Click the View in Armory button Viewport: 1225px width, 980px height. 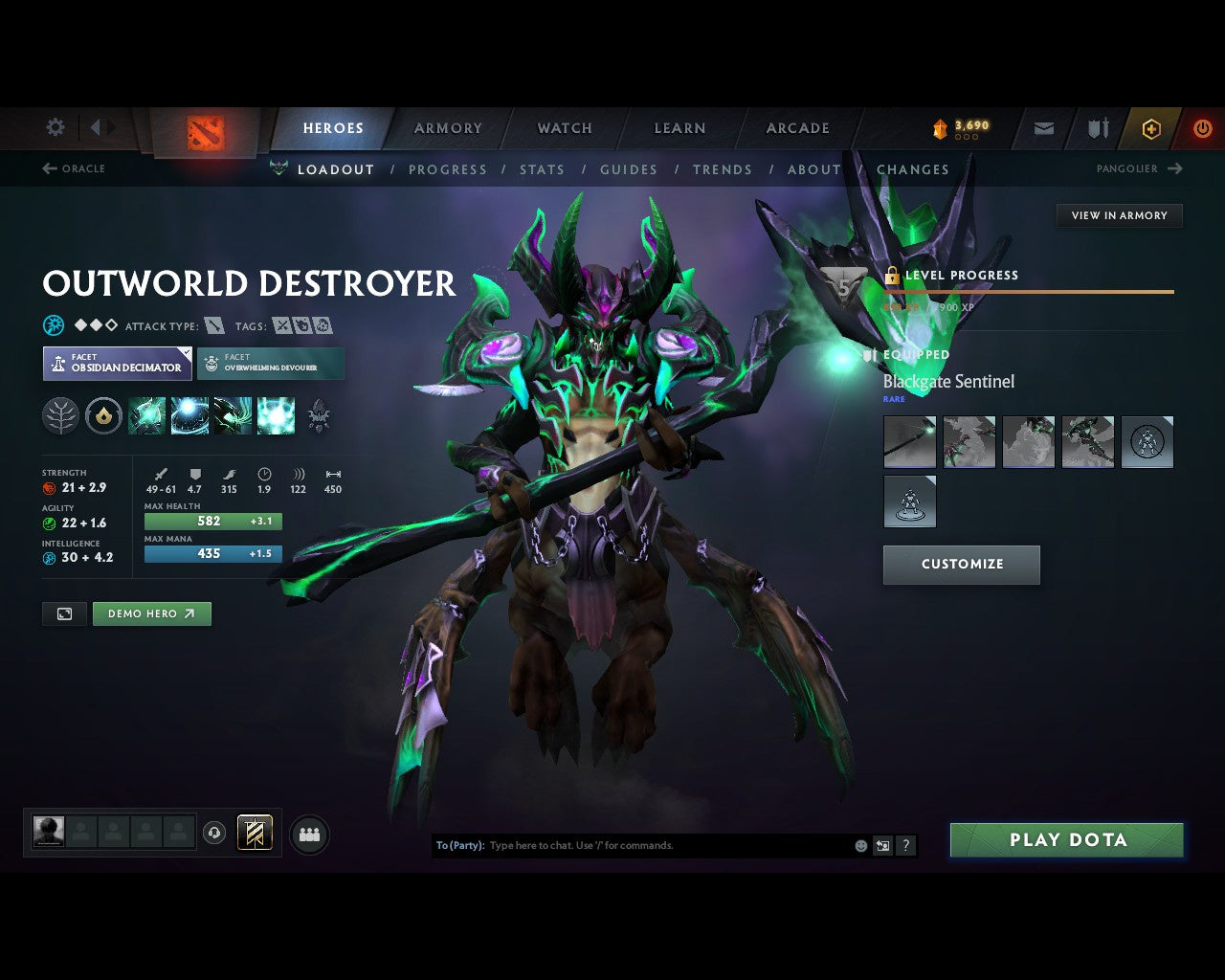tap(1119, 215)
